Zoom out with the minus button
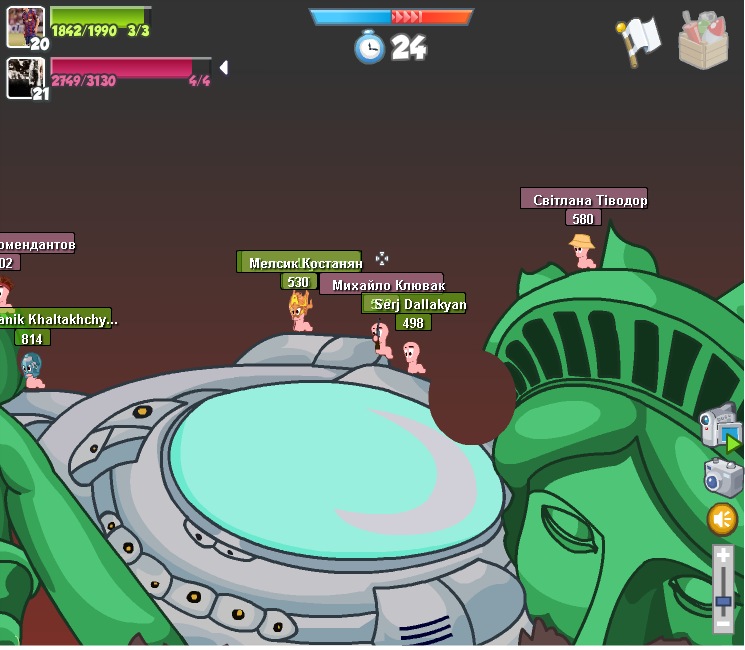The width and height of the screenshot is (745, 650). point(723,623)
